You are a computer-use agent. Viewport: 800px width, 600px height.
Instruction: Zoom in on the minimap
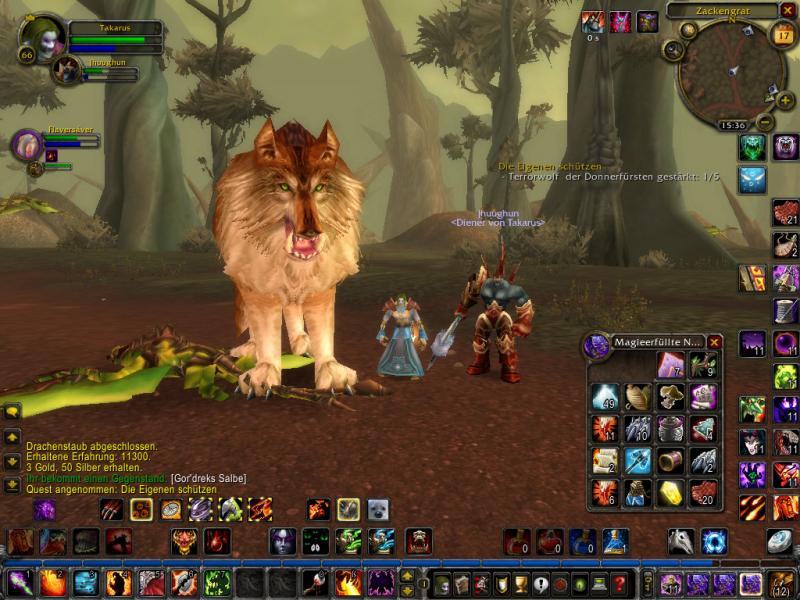(785, 100)
